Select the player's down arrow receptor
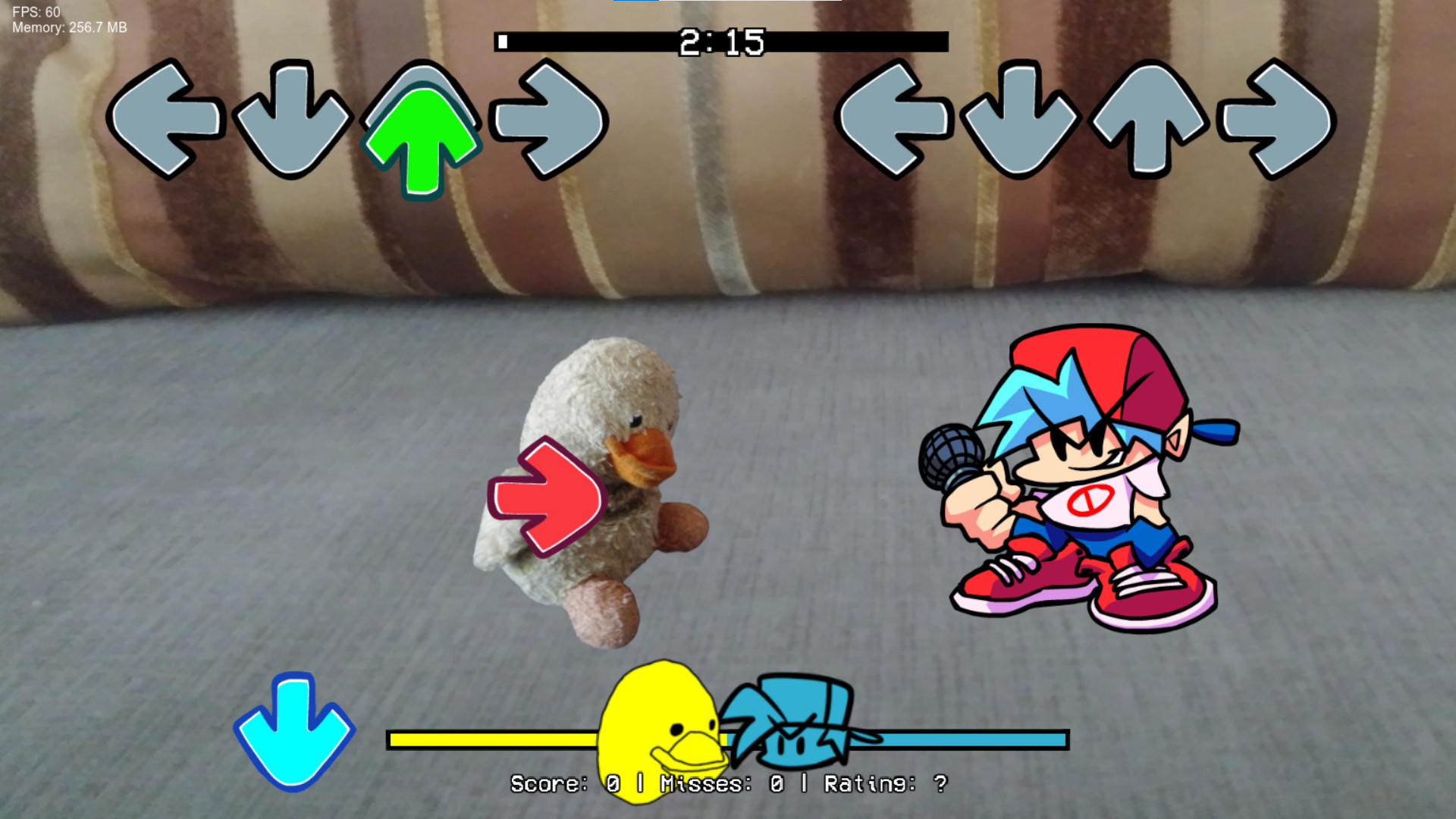This screenshot has height=819, width=1456. pos(1020,121)
